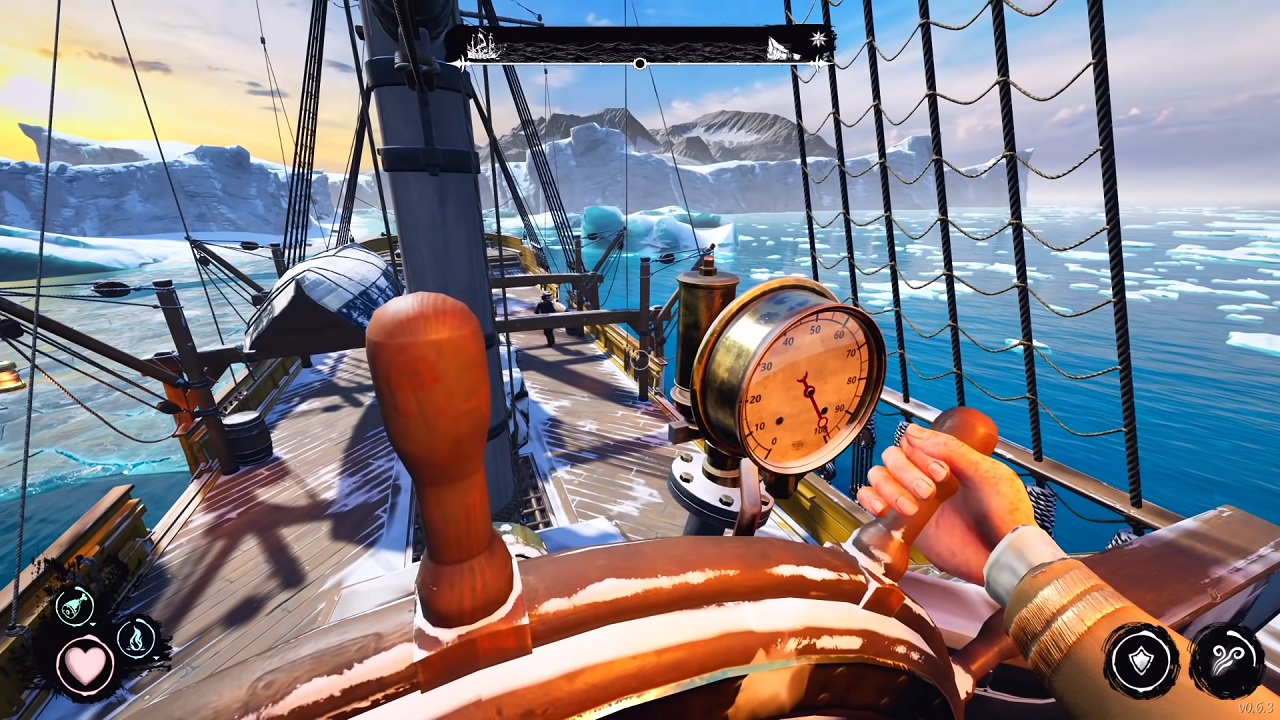1280x720 pixels.
Task: Click the compass star marker
Action: pyautogui.click(x=820, y=39)
